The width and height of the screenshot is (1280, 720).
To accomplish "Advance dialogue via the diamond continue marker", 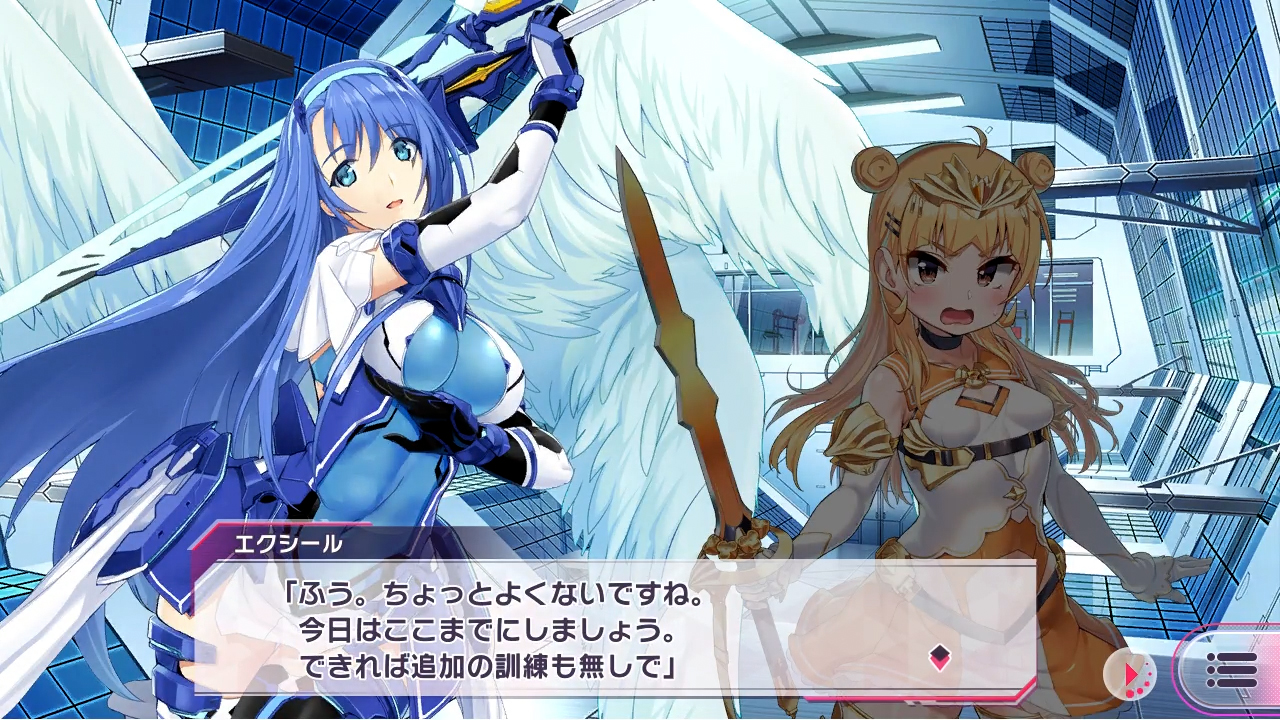I will pyautogui.click(x=939, y=657).
